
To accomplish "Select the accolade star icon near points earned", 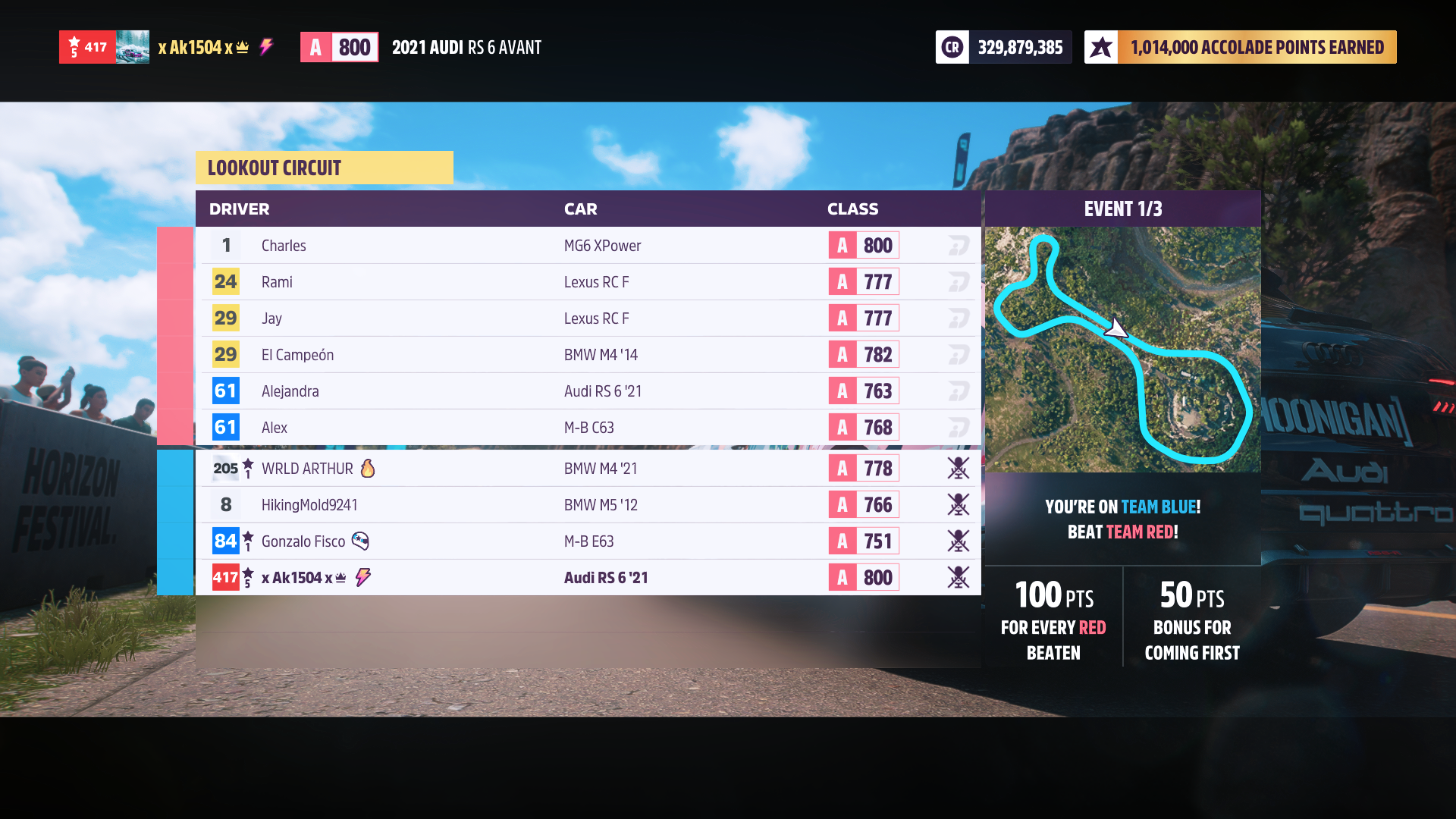I will (1101, 46).
